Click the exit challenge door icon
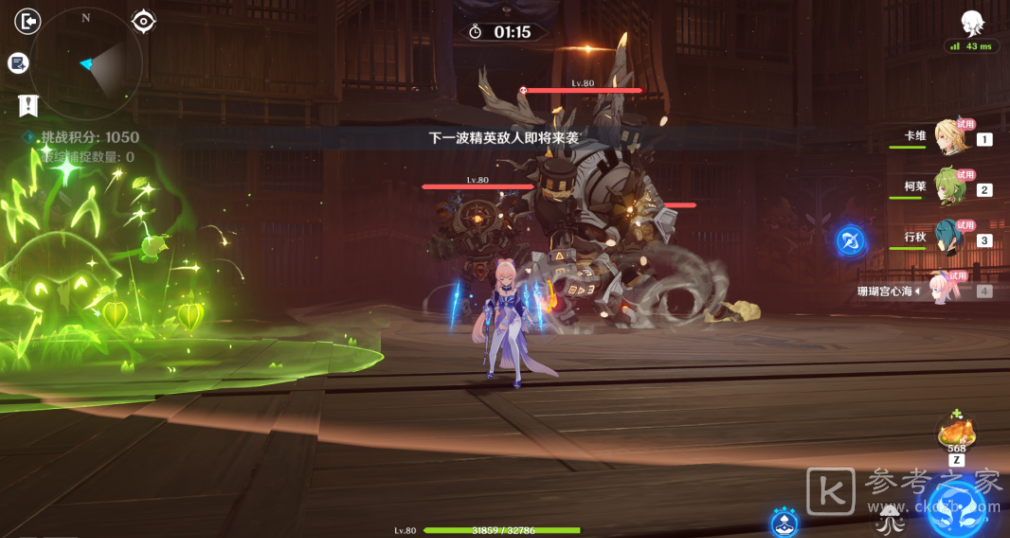1010x538 pixels. tap(28, 21)
